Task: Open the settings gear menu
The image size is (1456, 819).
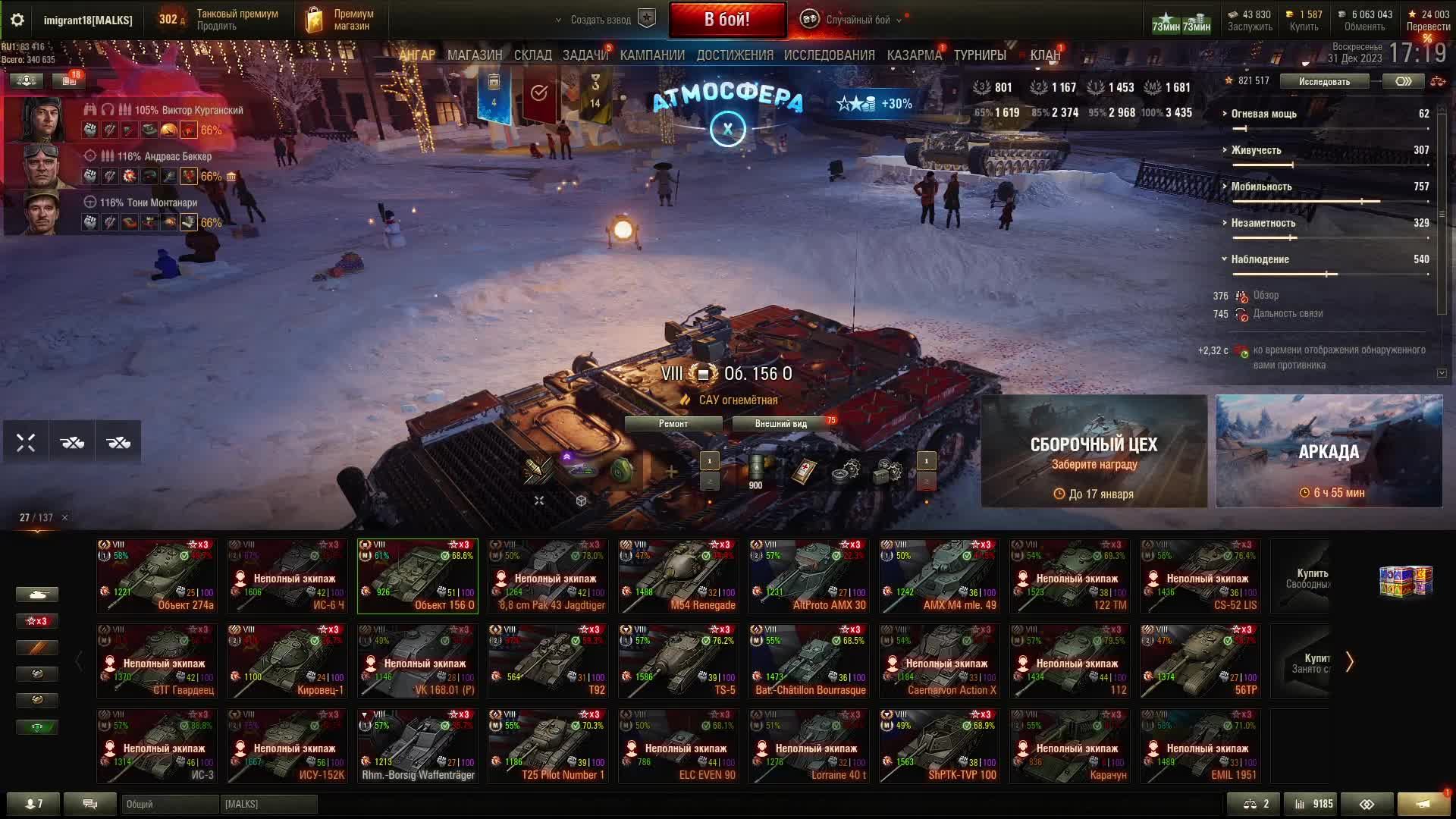Action: click(17, 20)
